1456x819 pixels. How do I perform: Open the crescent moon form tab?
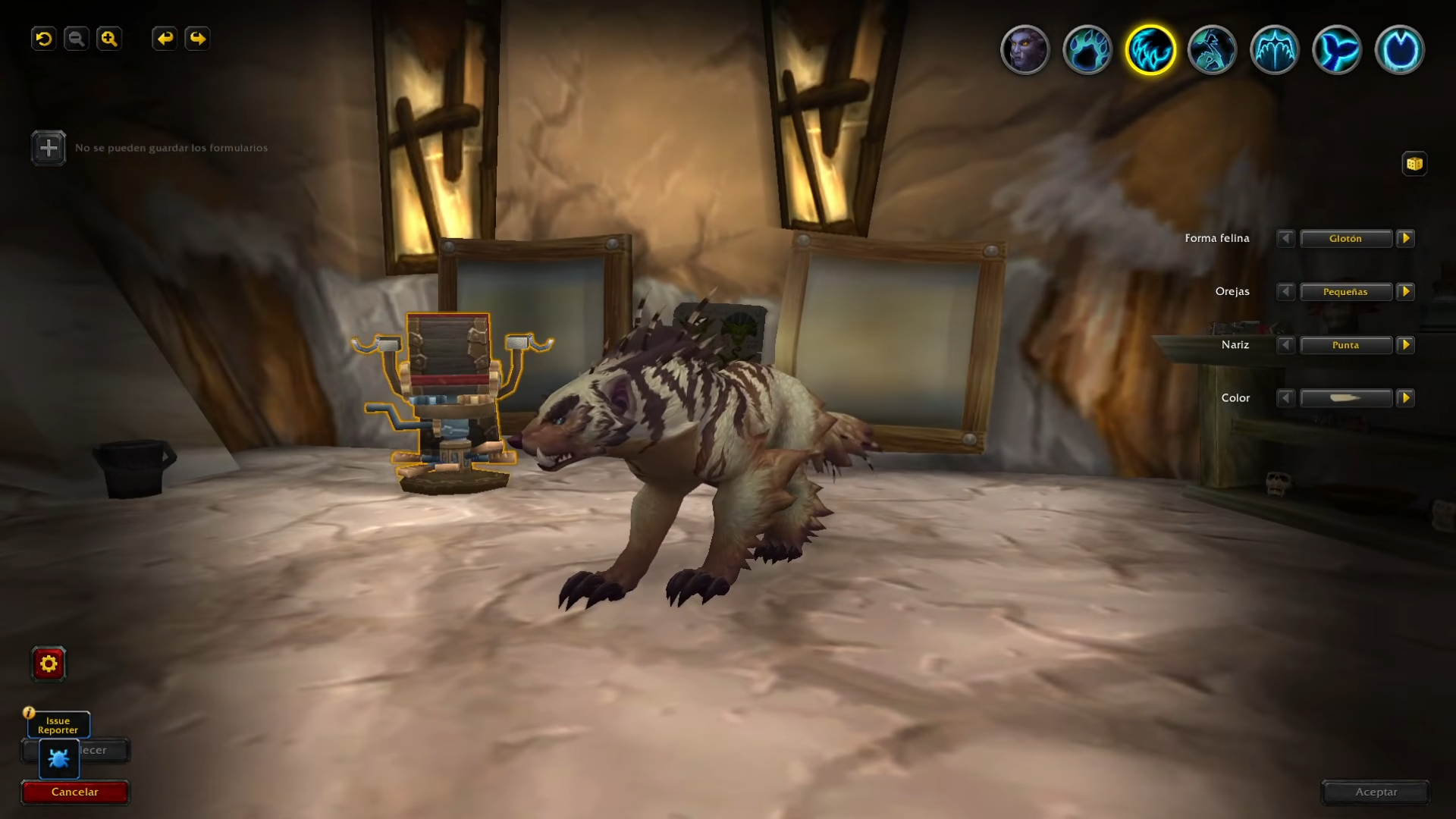click(1400, 50)
